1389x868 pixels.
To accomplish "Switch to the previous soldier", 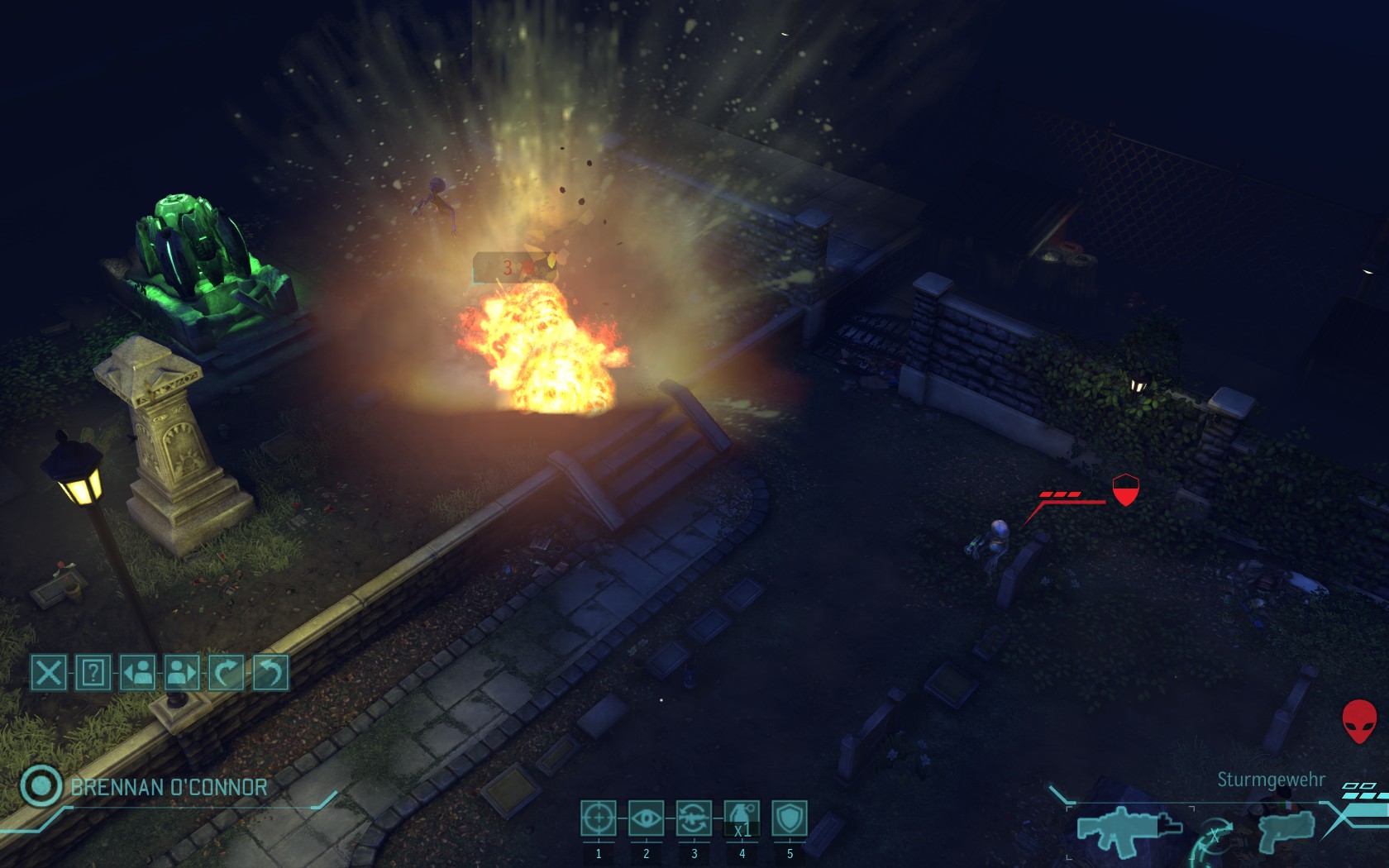I will (138, 672).
